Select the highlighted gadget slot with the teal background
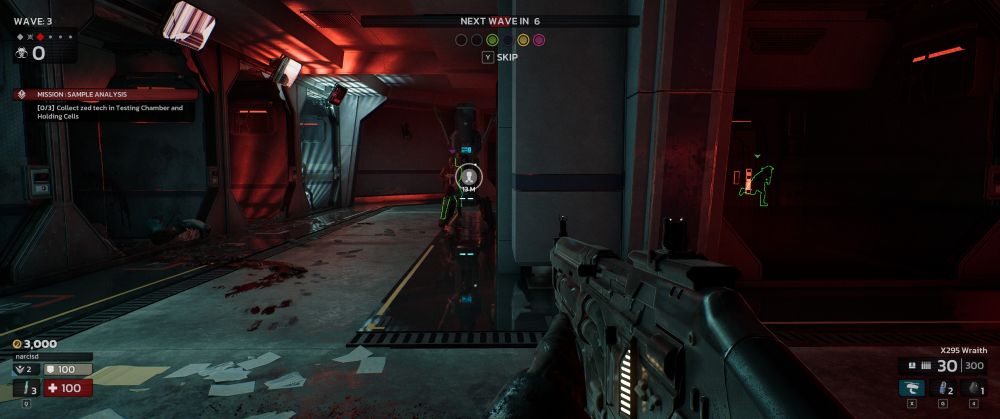 click(x=912, y=388)
